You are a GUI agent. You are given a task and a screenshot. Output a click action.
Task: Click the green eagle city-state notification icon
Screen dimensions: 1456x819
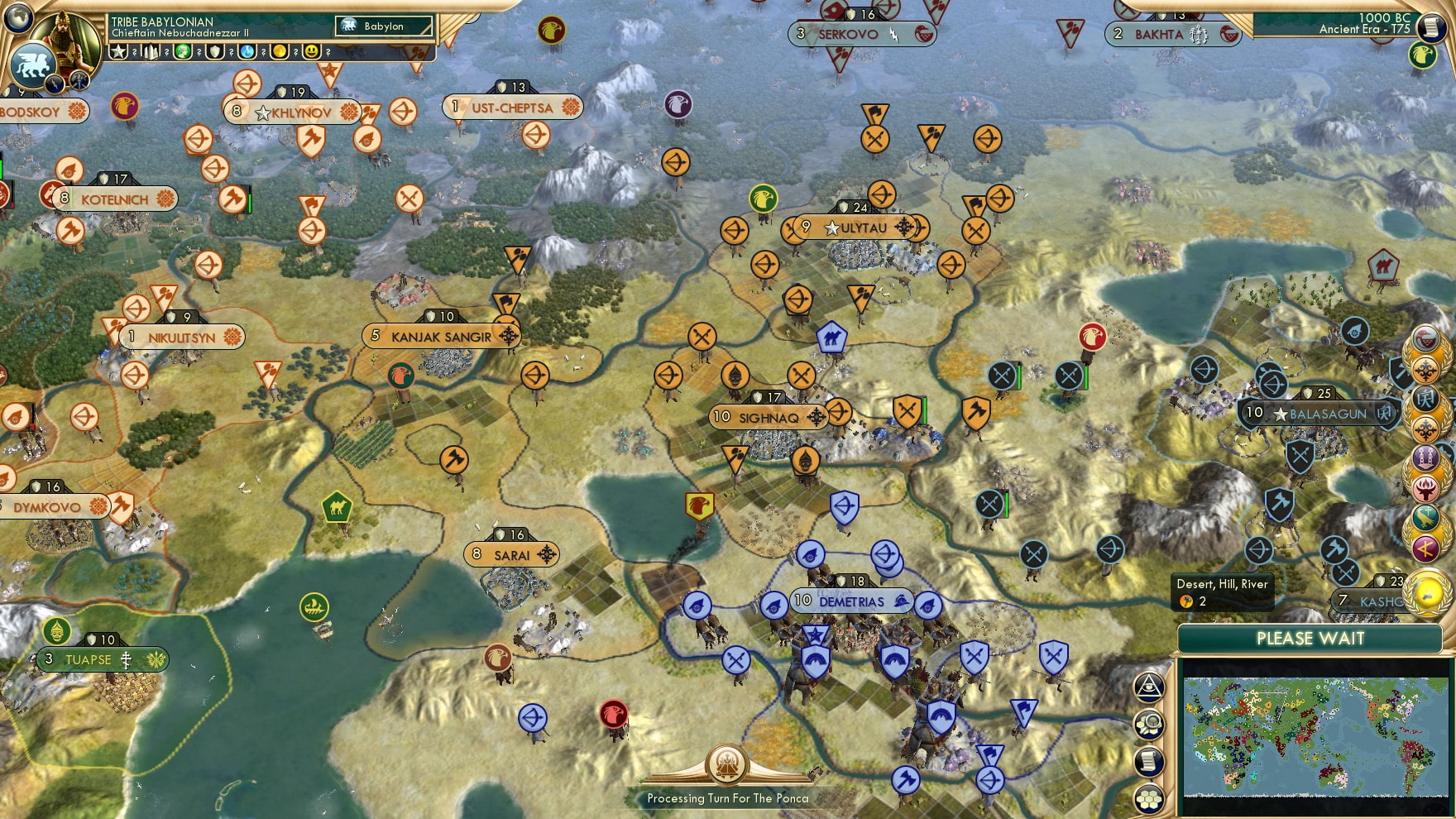click(1421, 56)
